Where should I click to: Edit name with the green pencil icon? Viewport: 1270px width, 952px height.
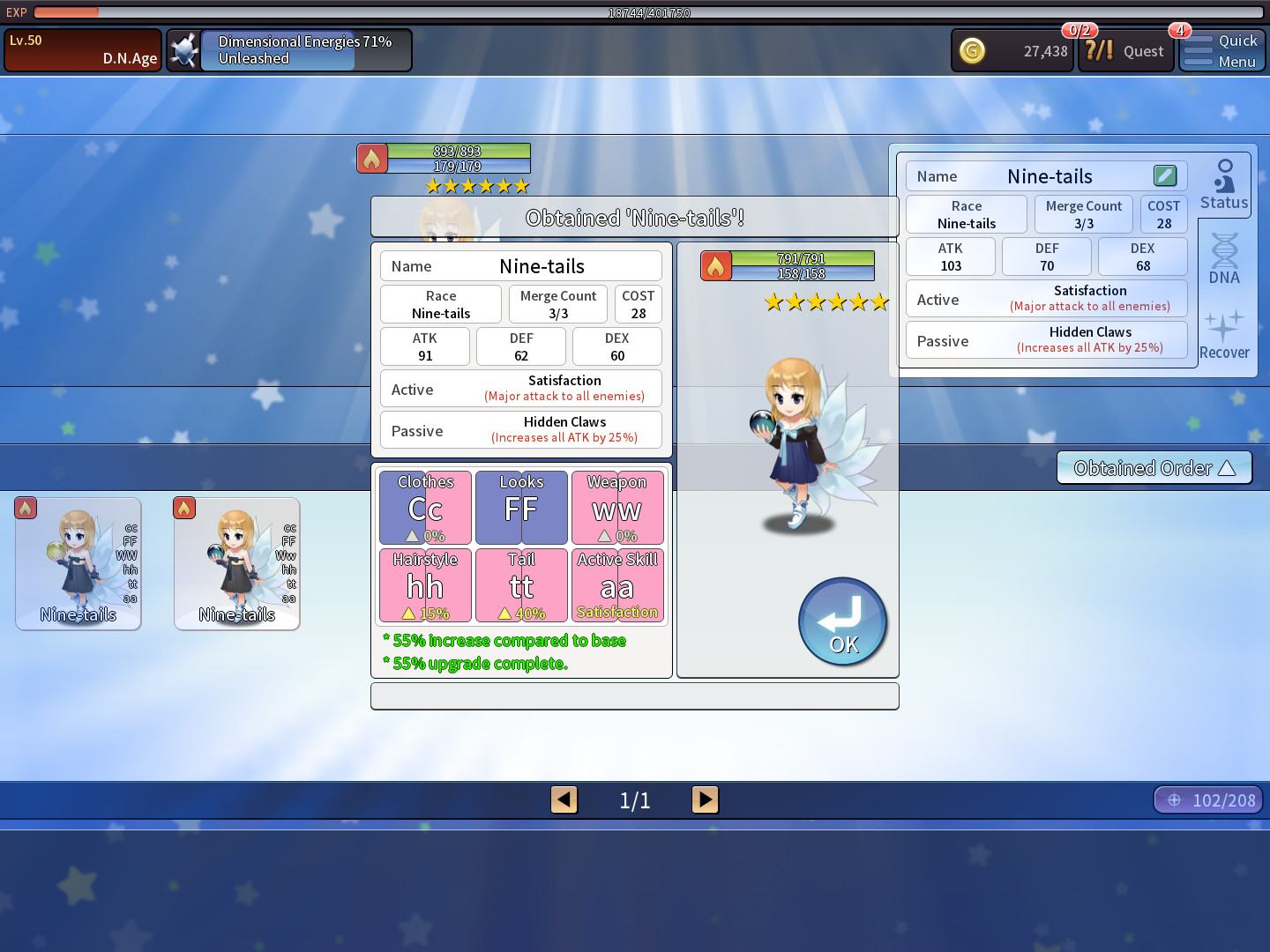1164,175
